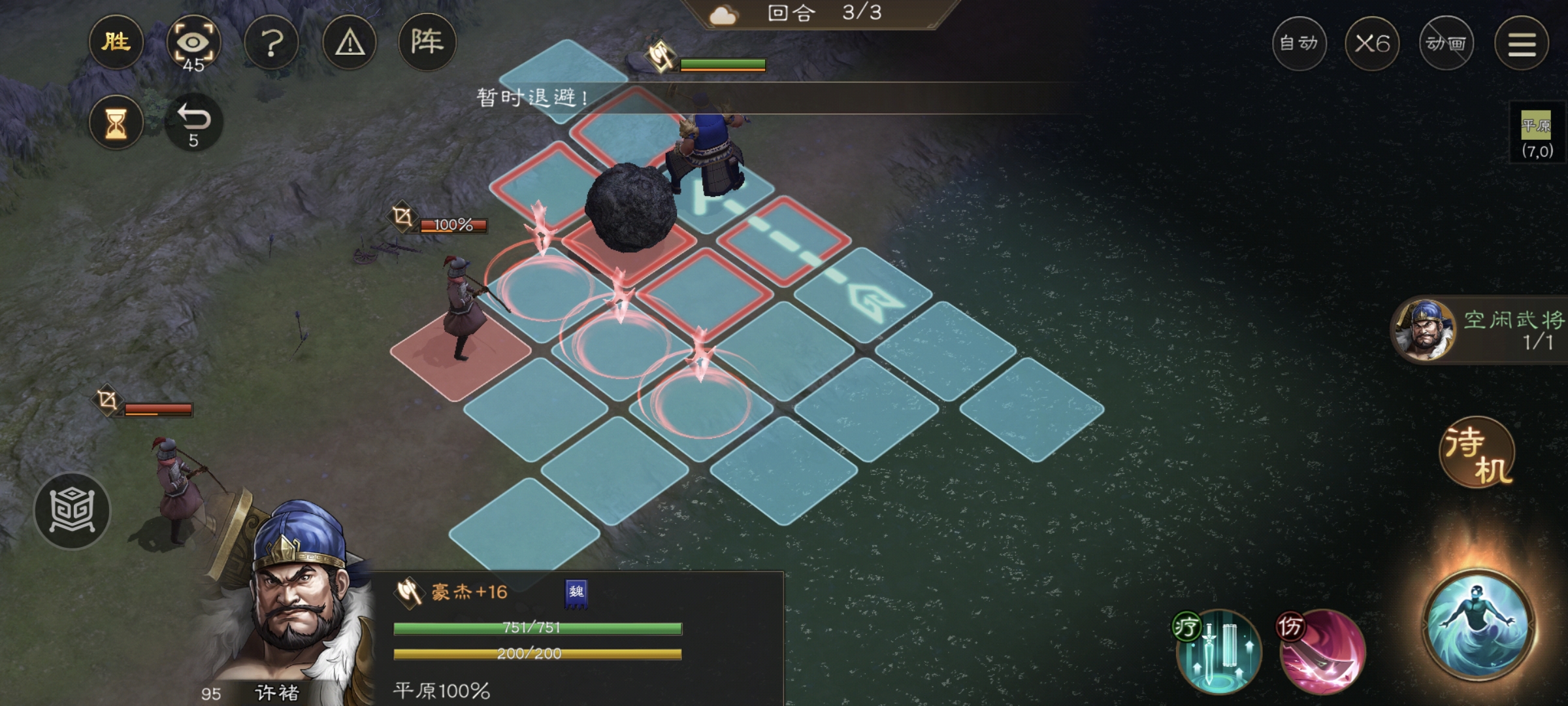The image size is (1568, 706).
Task: Show the warning triangle danger info
Action: 350,43
